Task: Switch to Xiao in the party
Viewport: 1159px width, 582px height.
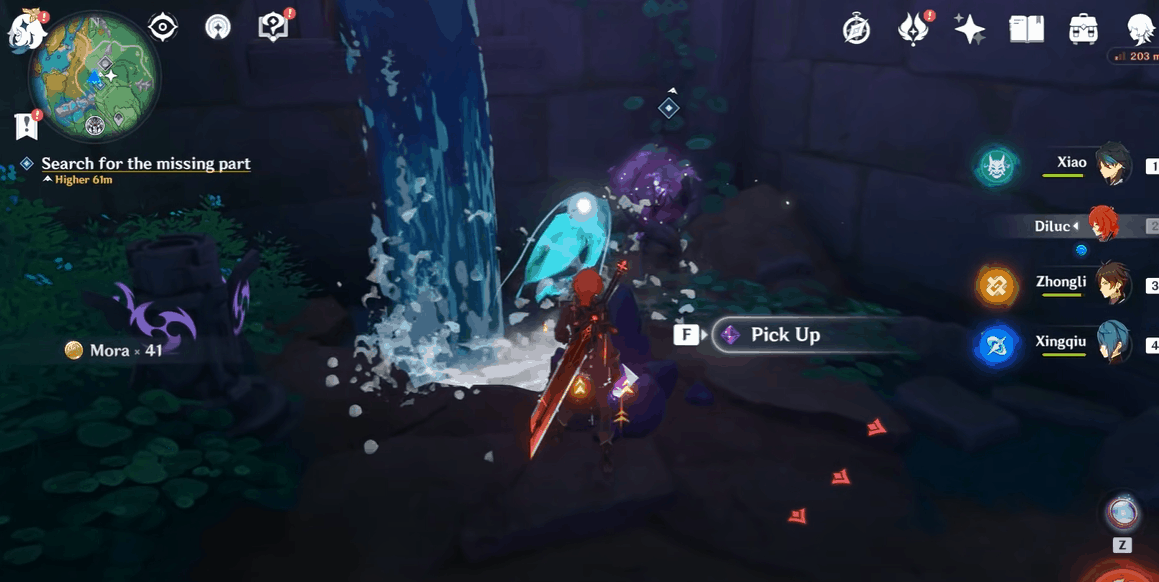Action: tap(1112, 165)
